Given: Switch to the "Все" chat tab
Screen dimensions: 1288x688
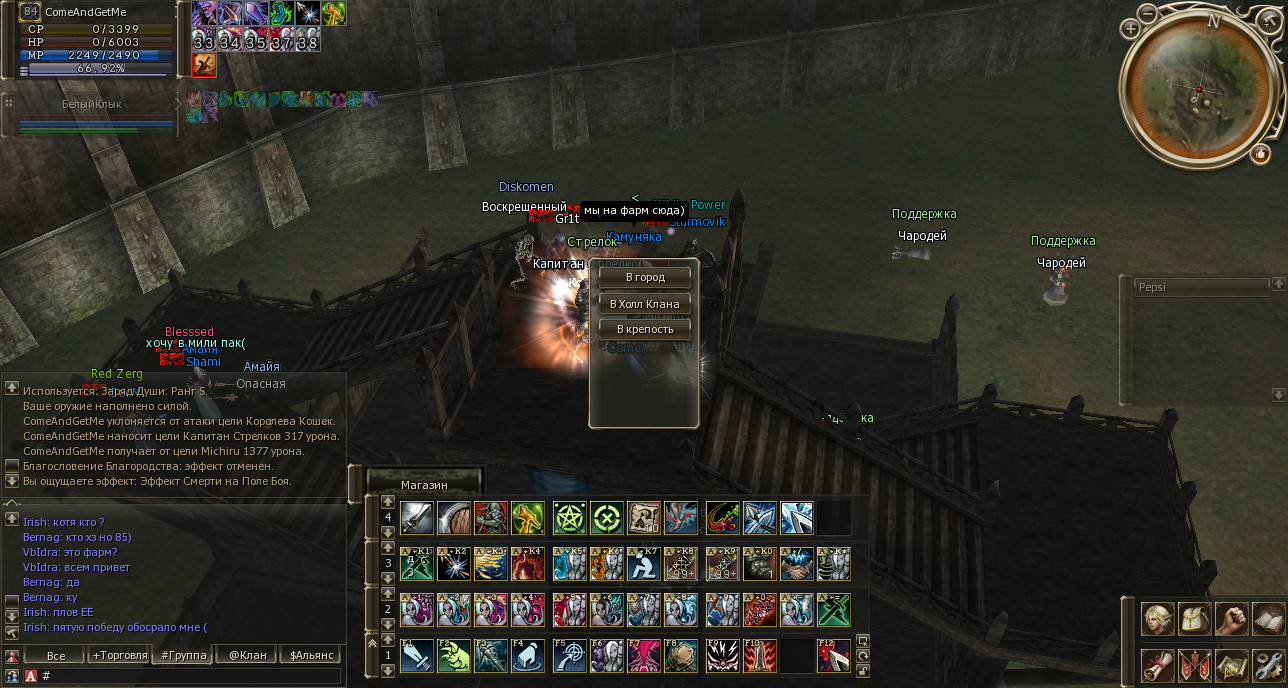Looking at the screenshot, I should tap(56, 656).
